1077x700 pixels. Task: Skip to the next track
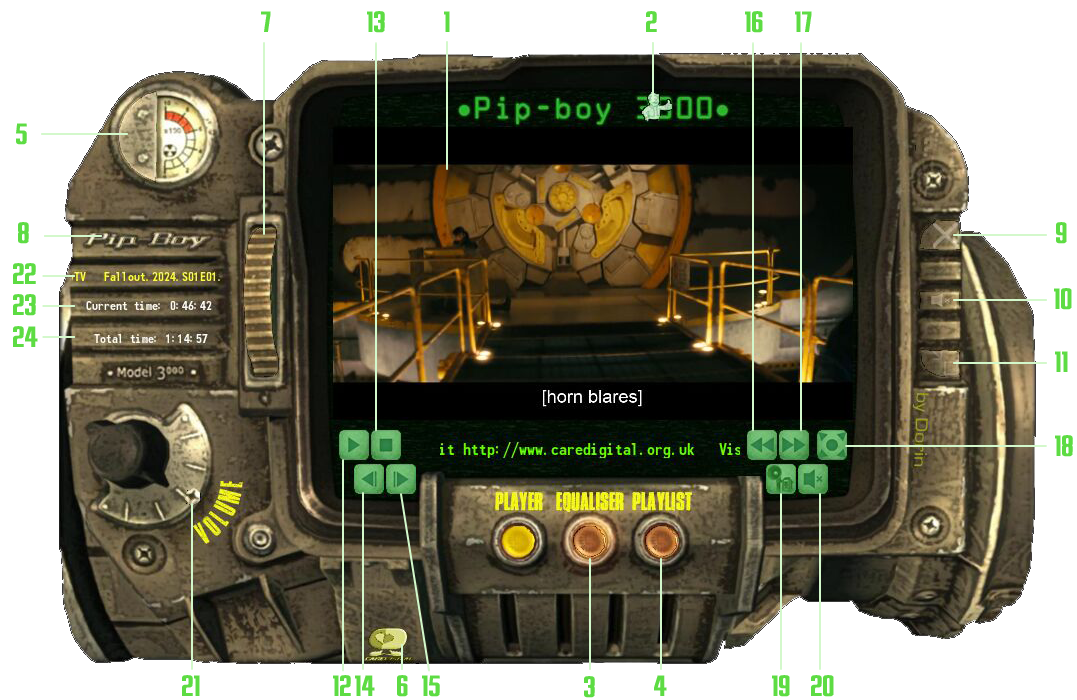pos(401,480)
